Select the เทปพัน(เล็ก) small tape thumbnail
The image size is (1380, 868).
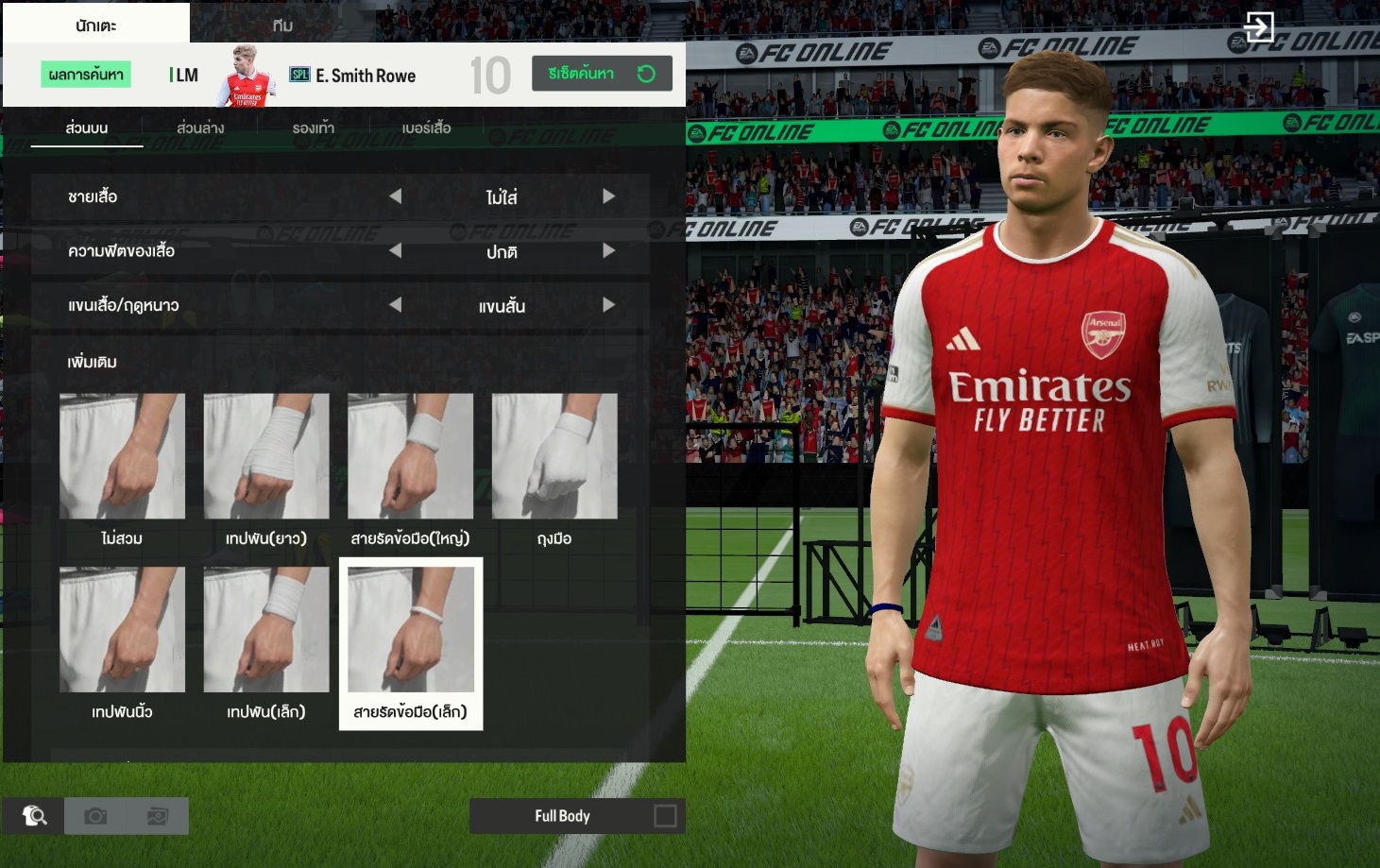pos(266,630)
